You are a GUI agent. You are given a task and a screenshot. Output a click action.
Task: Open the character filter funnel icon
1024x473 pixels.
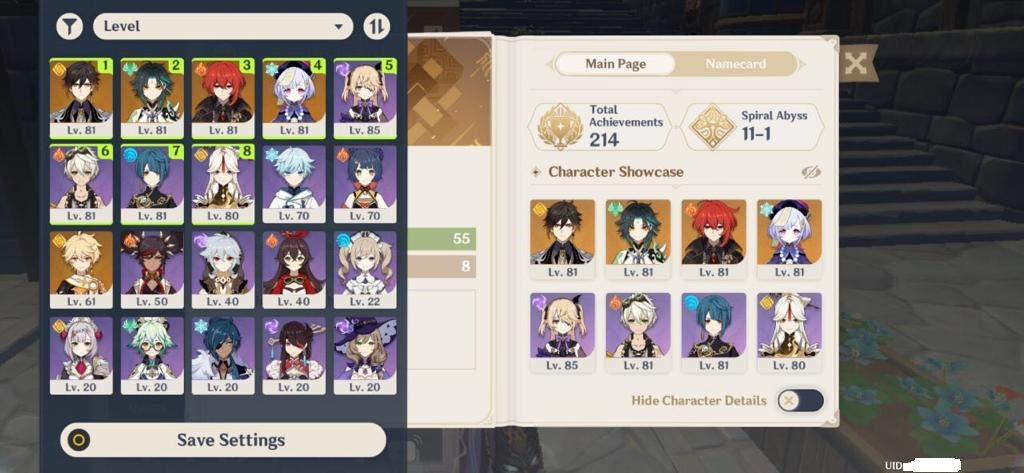click(69, 27)
